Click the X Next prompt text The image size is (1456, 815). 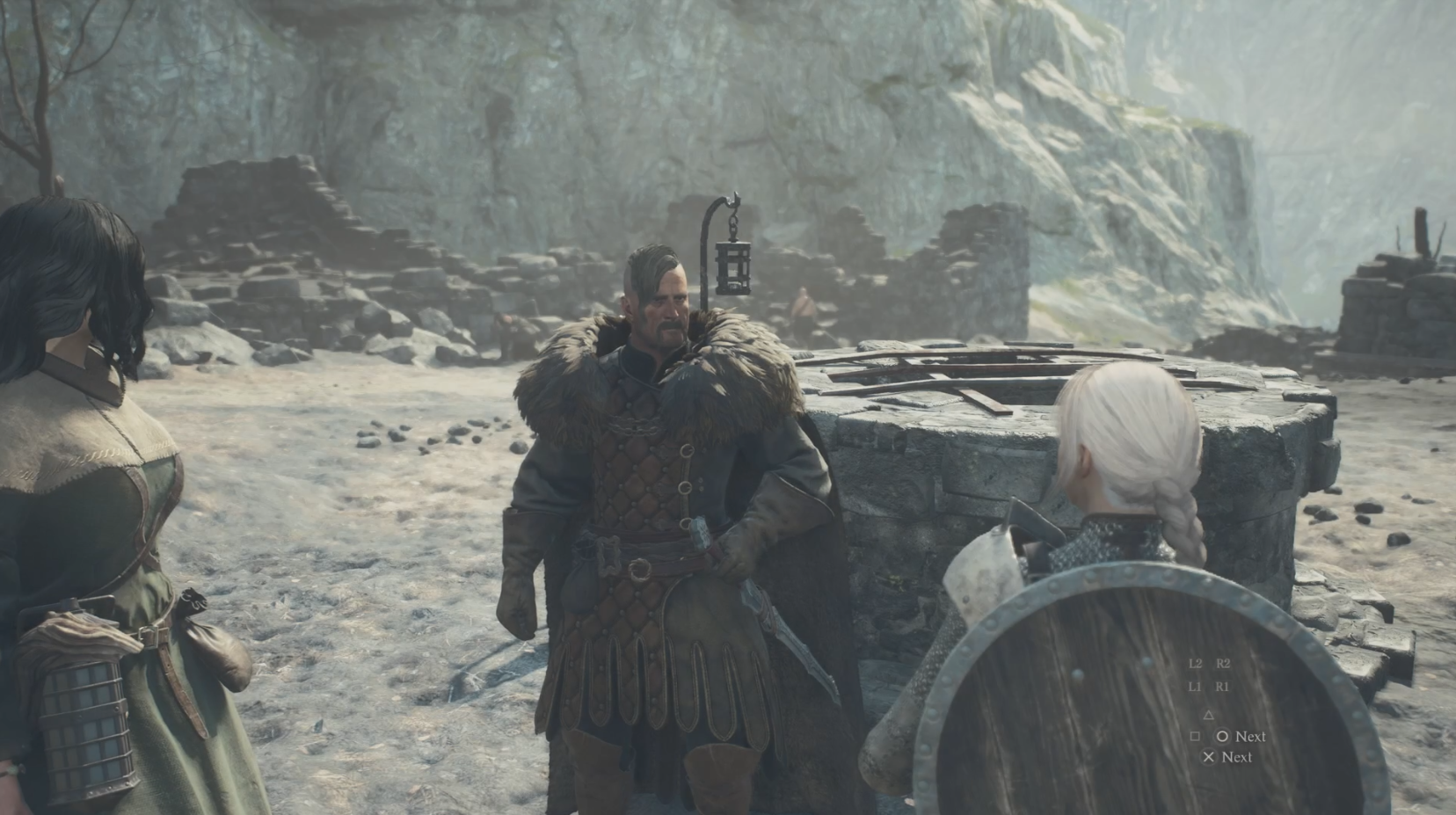point(1238,757)
